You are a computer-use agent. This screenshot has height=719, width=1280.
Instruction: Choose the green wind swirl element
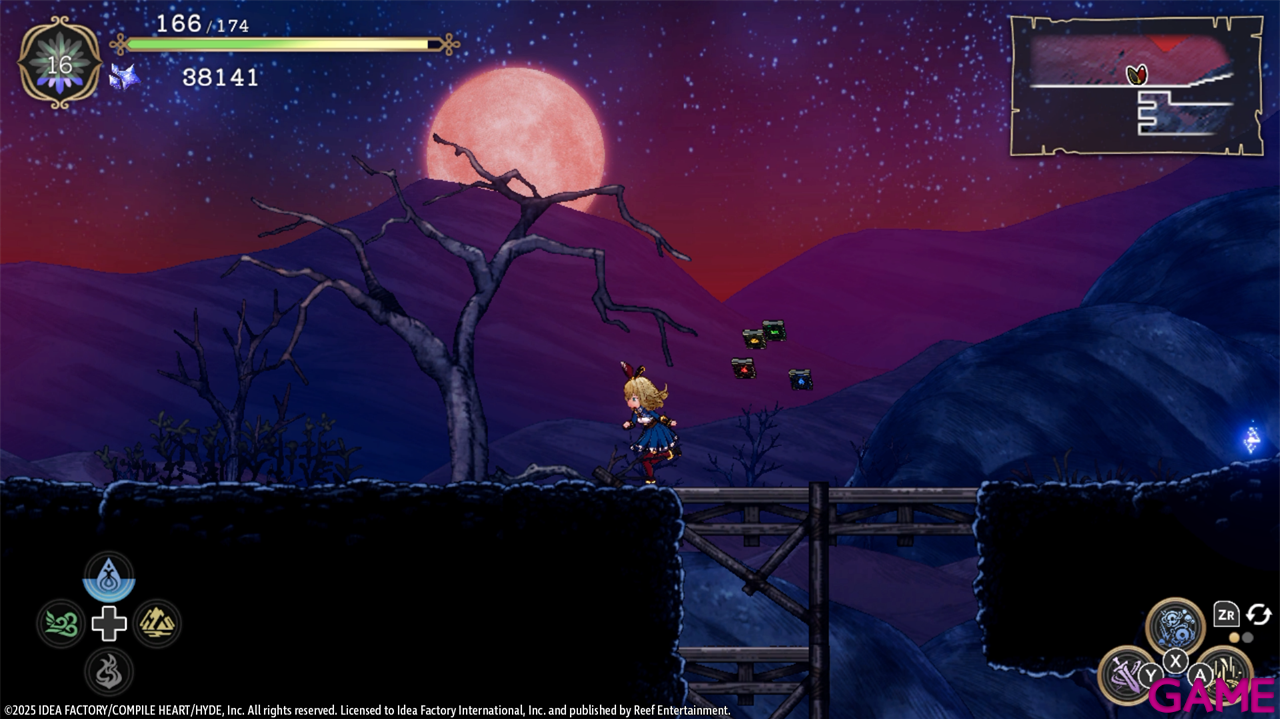tap(61, 624)
